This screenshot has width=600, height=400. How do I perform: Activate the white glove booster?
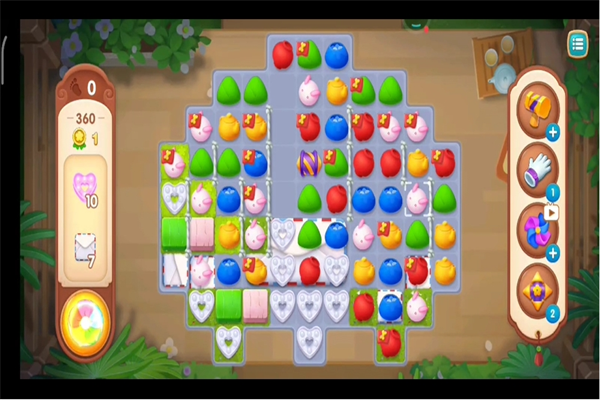point(537,167)
